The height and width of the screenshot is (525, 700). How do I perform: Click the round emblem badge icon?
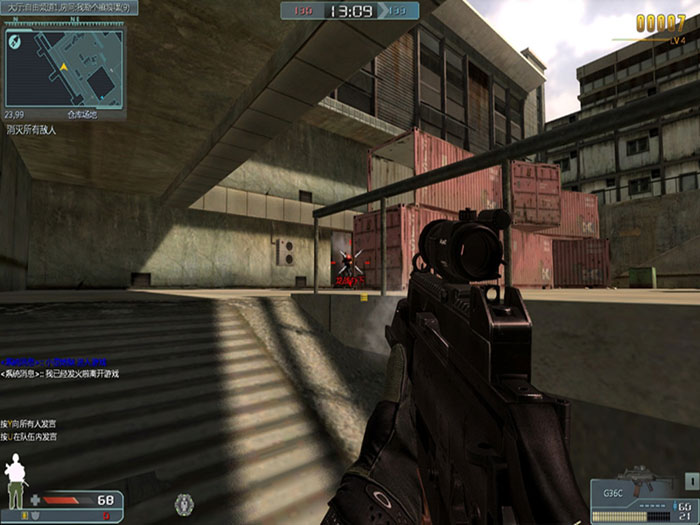(183, 503)
